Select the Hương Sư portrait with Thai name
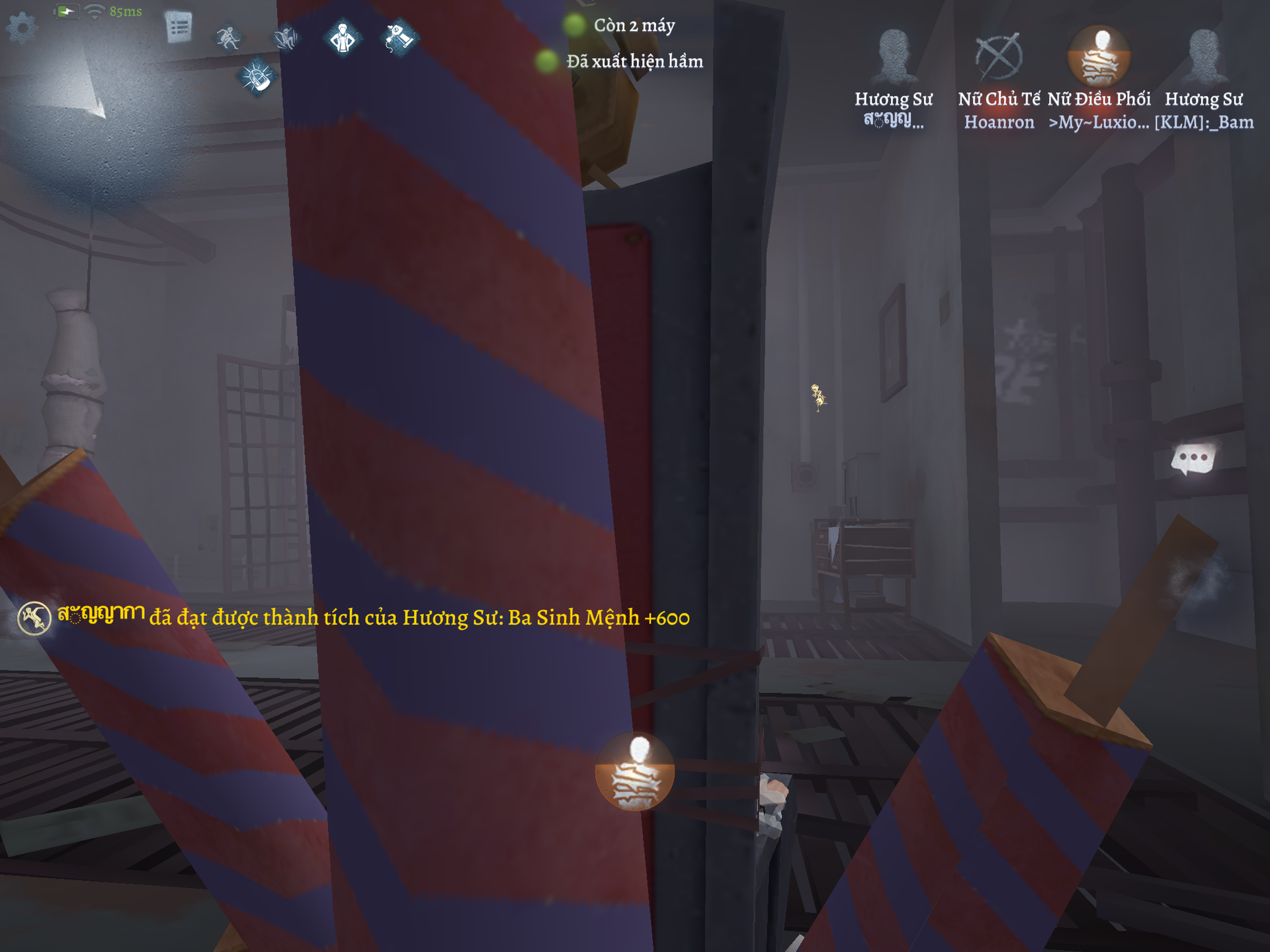1270x952 pixels. click(894, 58)
